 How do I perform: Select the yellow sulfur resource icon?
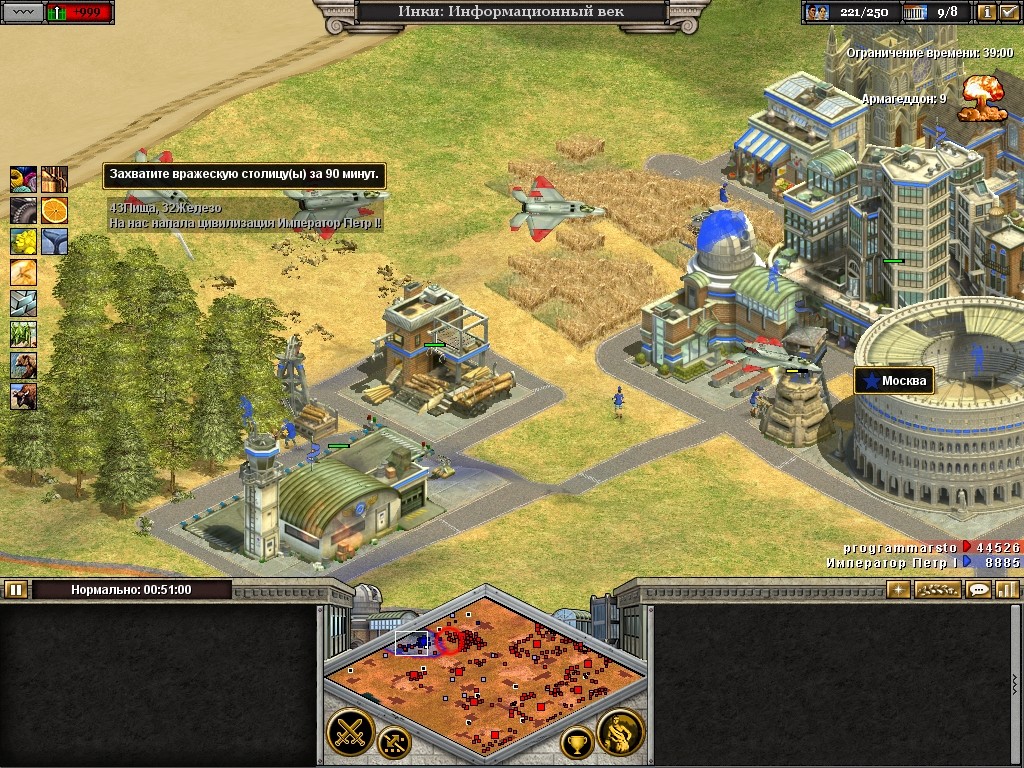pos(23,241)
